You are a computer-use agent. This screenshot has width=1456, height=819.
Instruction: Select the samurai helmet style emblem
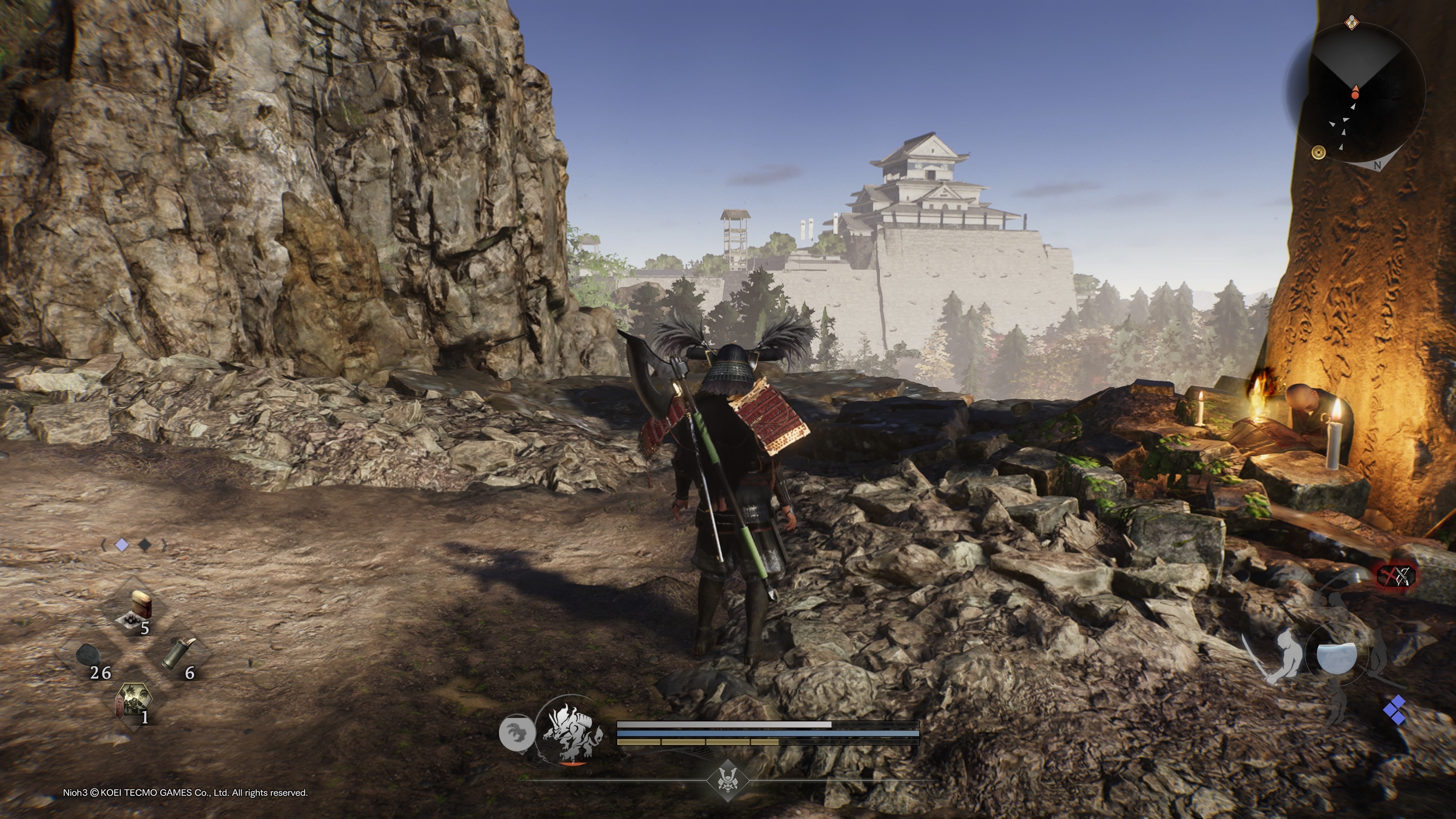coord(728,780)
